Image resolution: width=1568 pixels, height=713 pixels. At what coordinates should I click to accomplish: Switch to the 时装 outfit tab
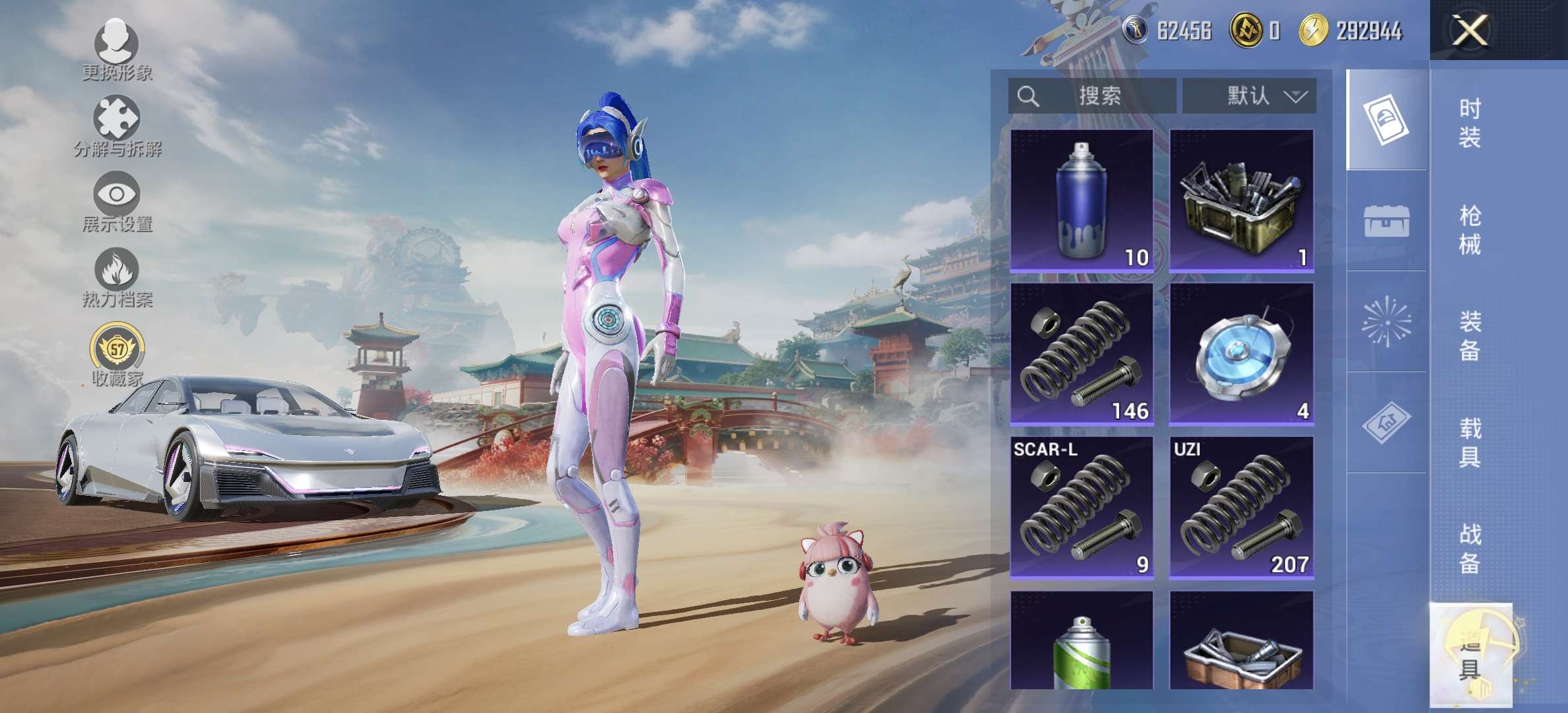click(x=1470, y=123)
